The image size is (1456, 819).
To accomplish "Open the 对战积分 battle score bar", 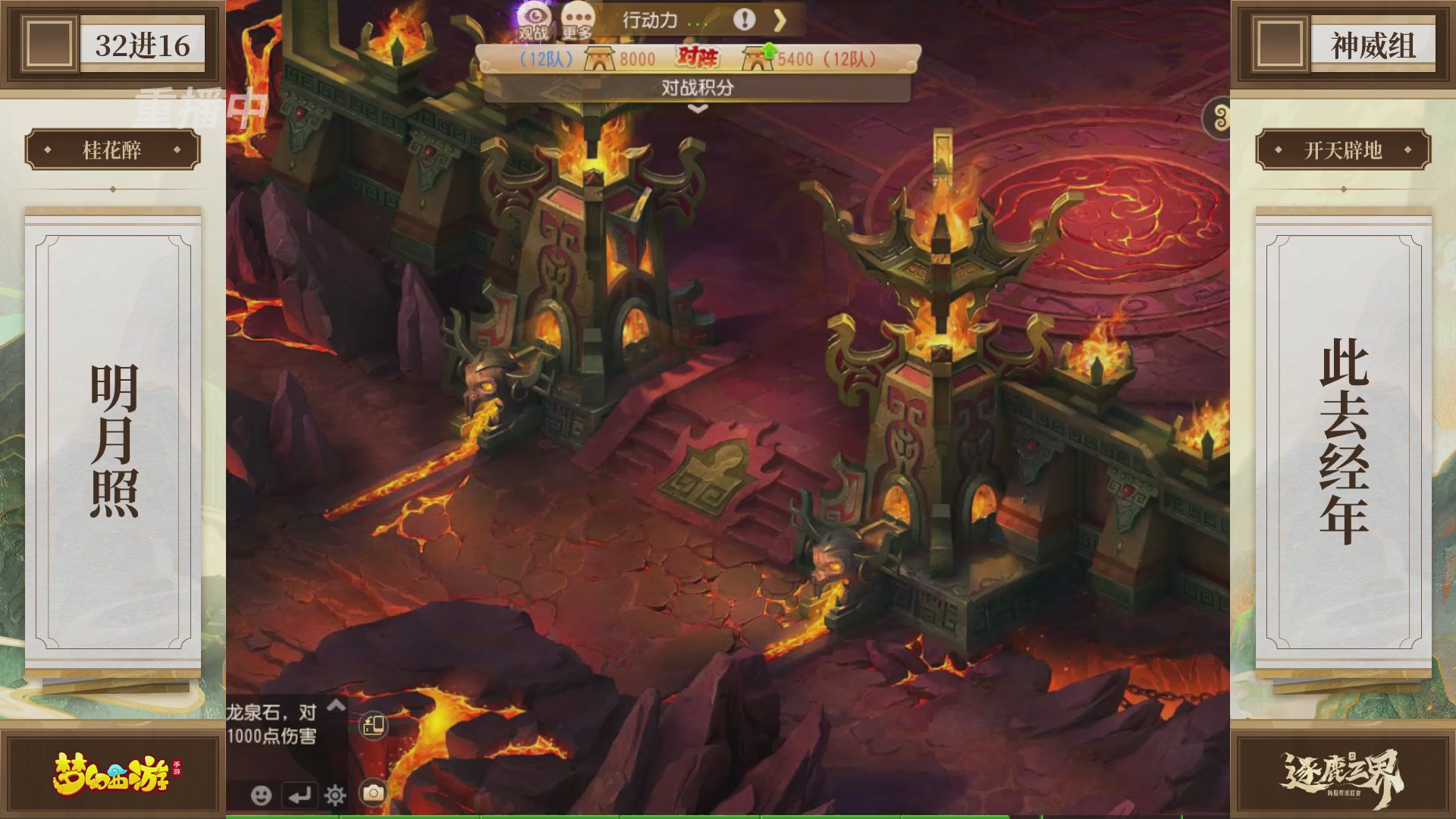I will point(697,88).
